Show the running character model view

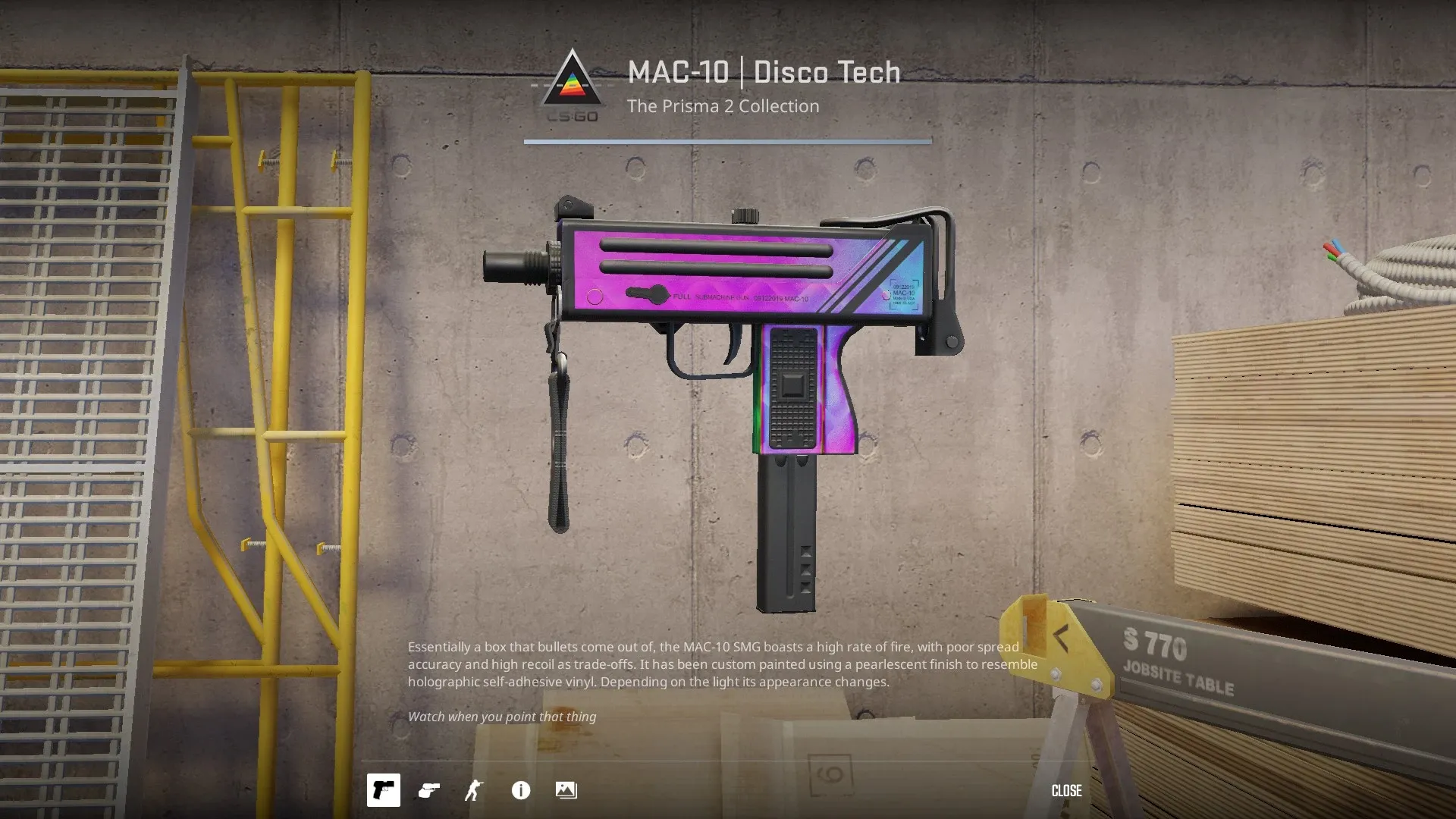[x=474, y=790]
